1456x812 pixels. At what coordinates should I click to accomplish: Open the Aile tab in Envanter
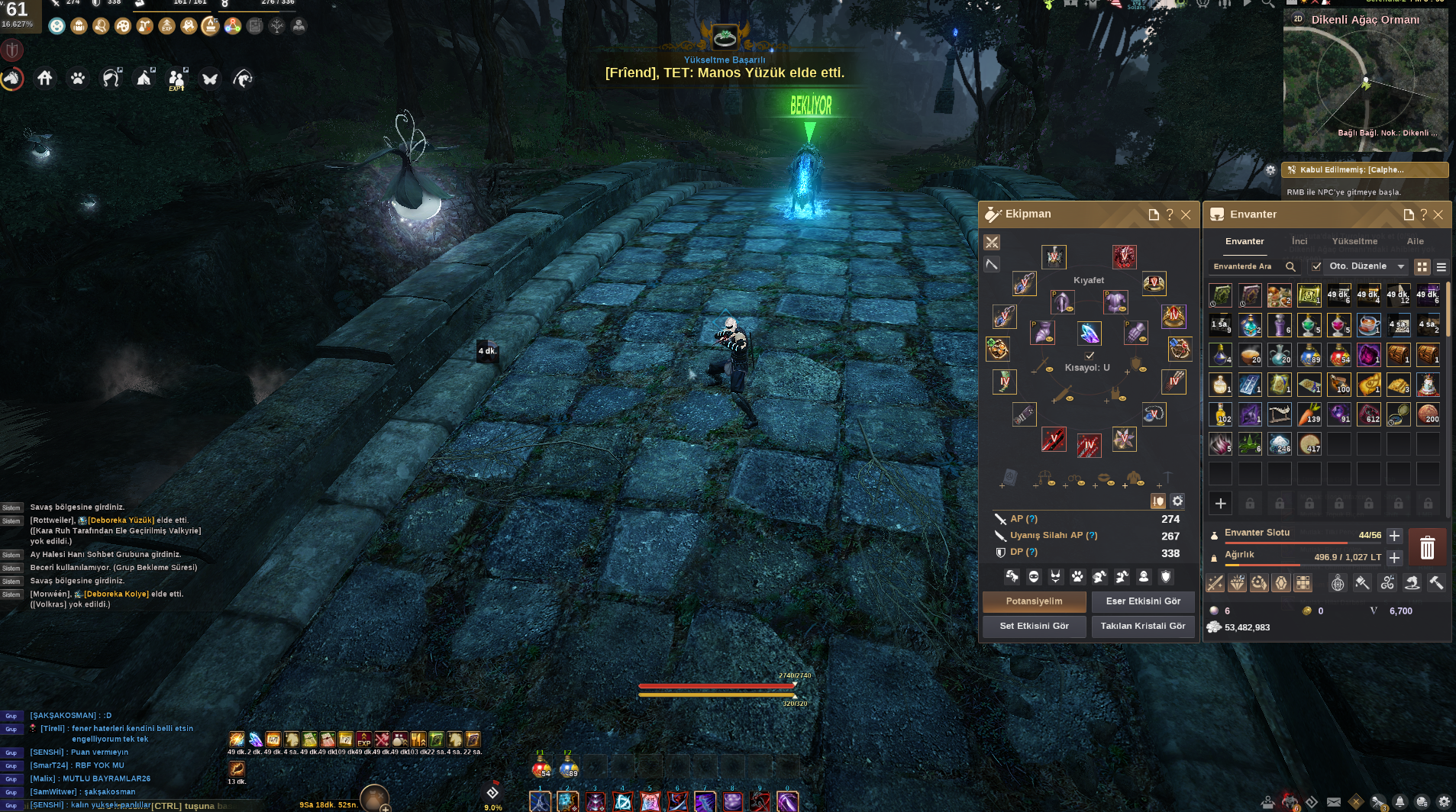tap(1415, 241)
